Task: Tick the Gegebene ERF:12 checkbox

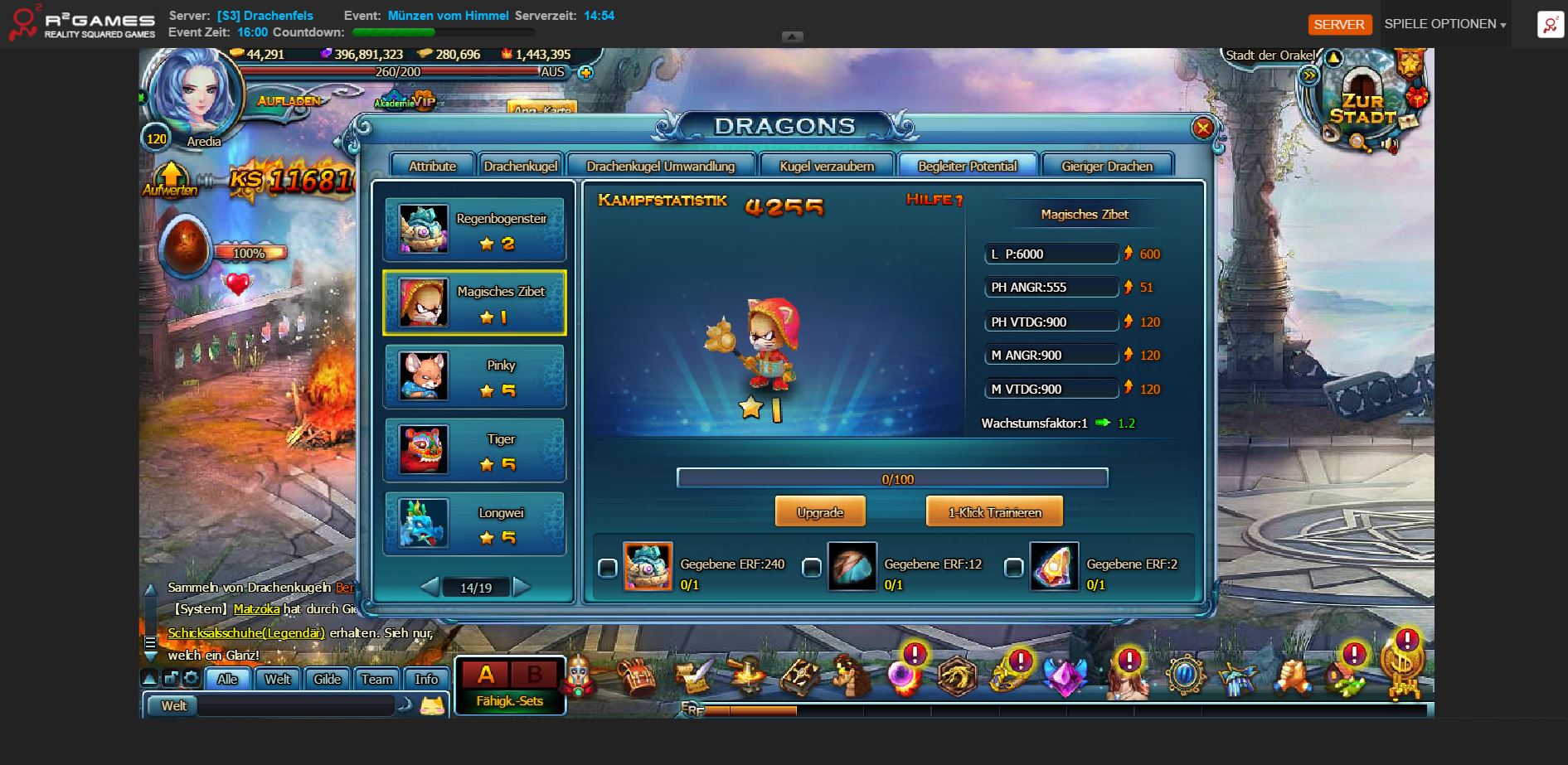Action: pyautogui.click(x=812, y=568)
